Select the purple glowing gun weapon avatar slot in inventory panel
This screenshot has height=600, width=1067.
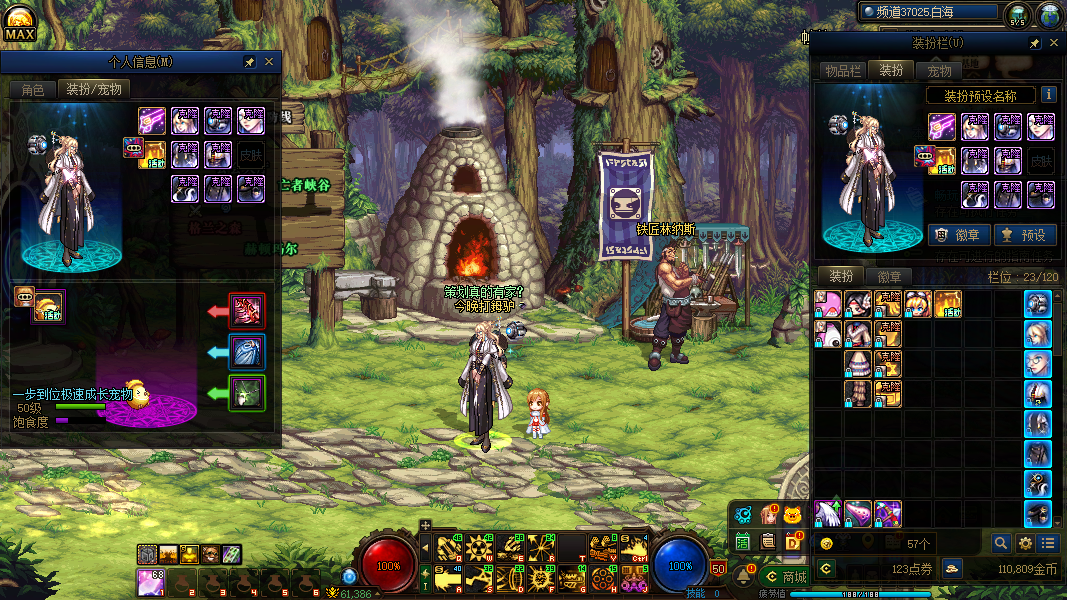[942, 126]
